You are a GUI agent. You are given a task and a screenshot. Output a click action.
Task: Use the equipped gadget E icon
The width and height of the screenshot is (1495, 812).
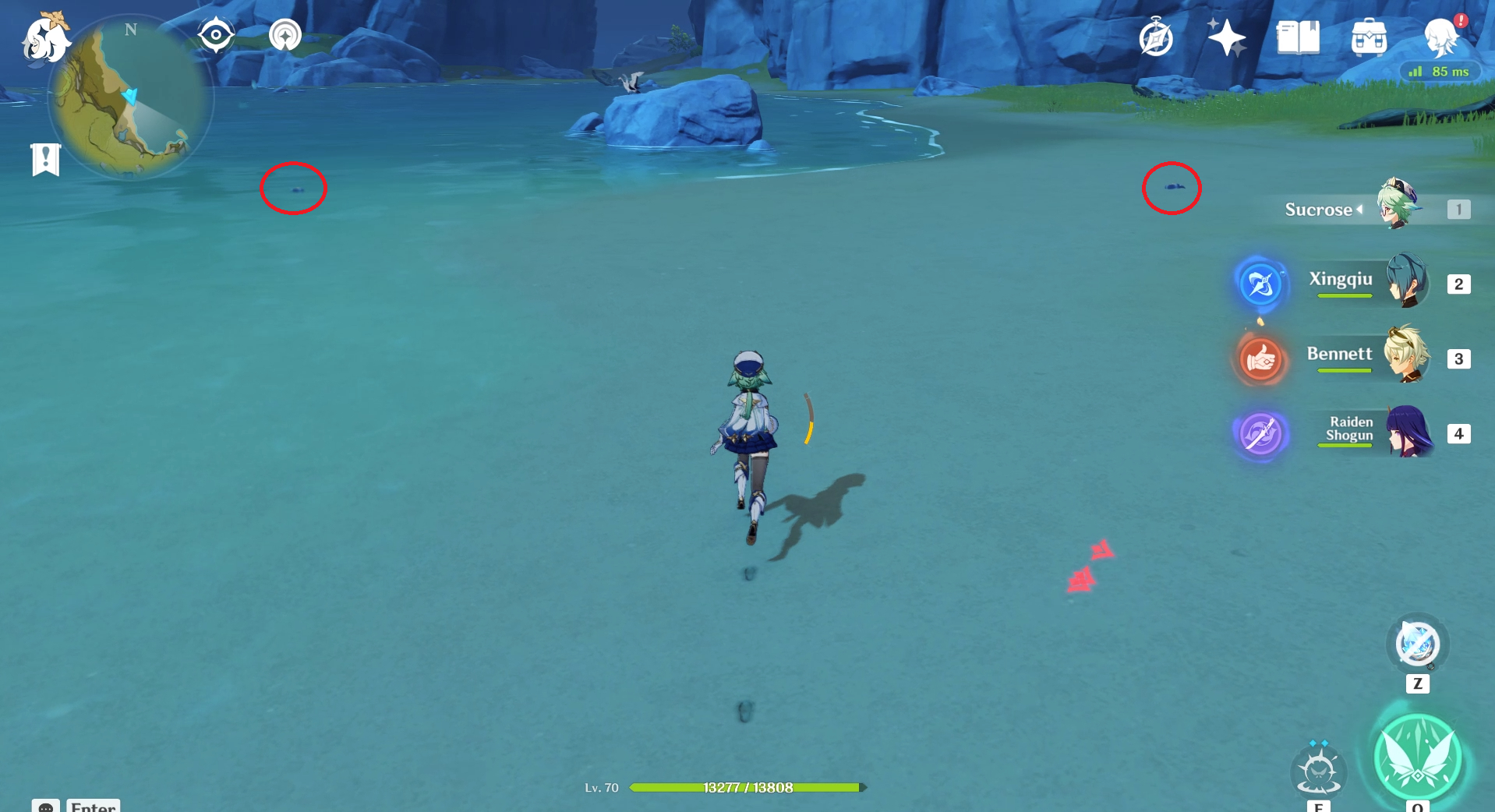1318,771
